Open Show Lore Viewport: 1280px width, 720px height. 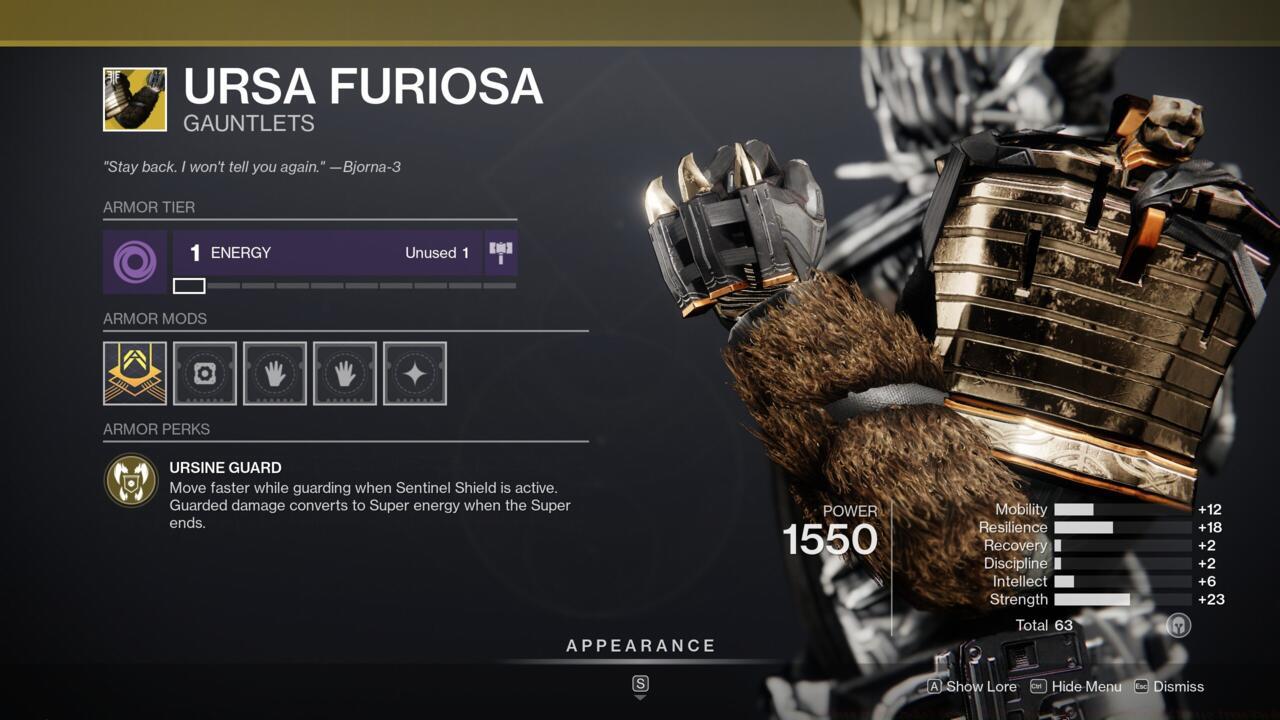pos(980,687)
